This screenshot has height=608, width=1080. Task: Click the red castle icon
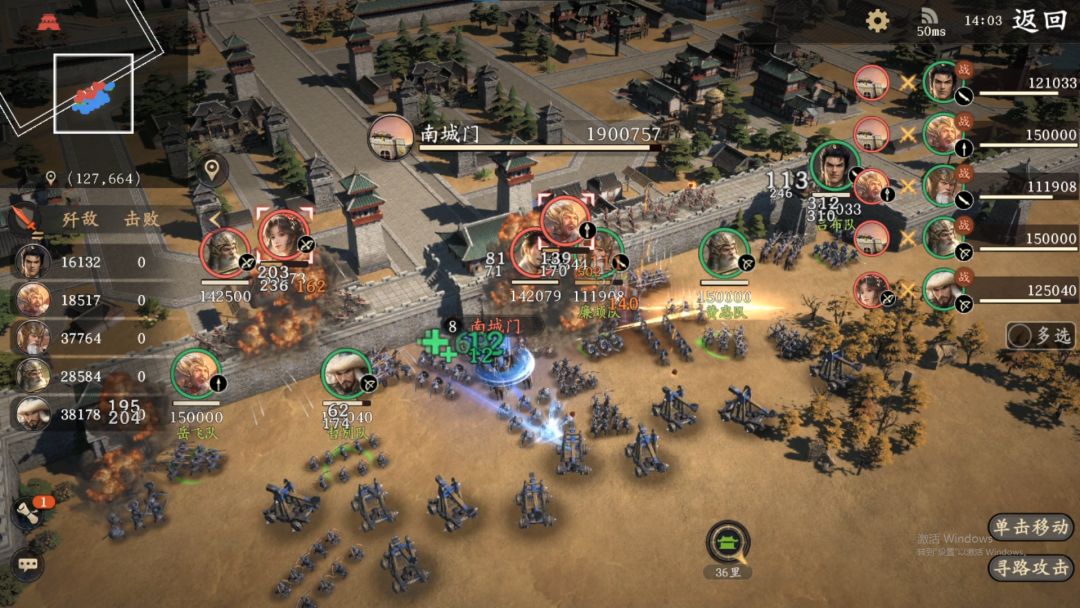click(x=47, y=22)
